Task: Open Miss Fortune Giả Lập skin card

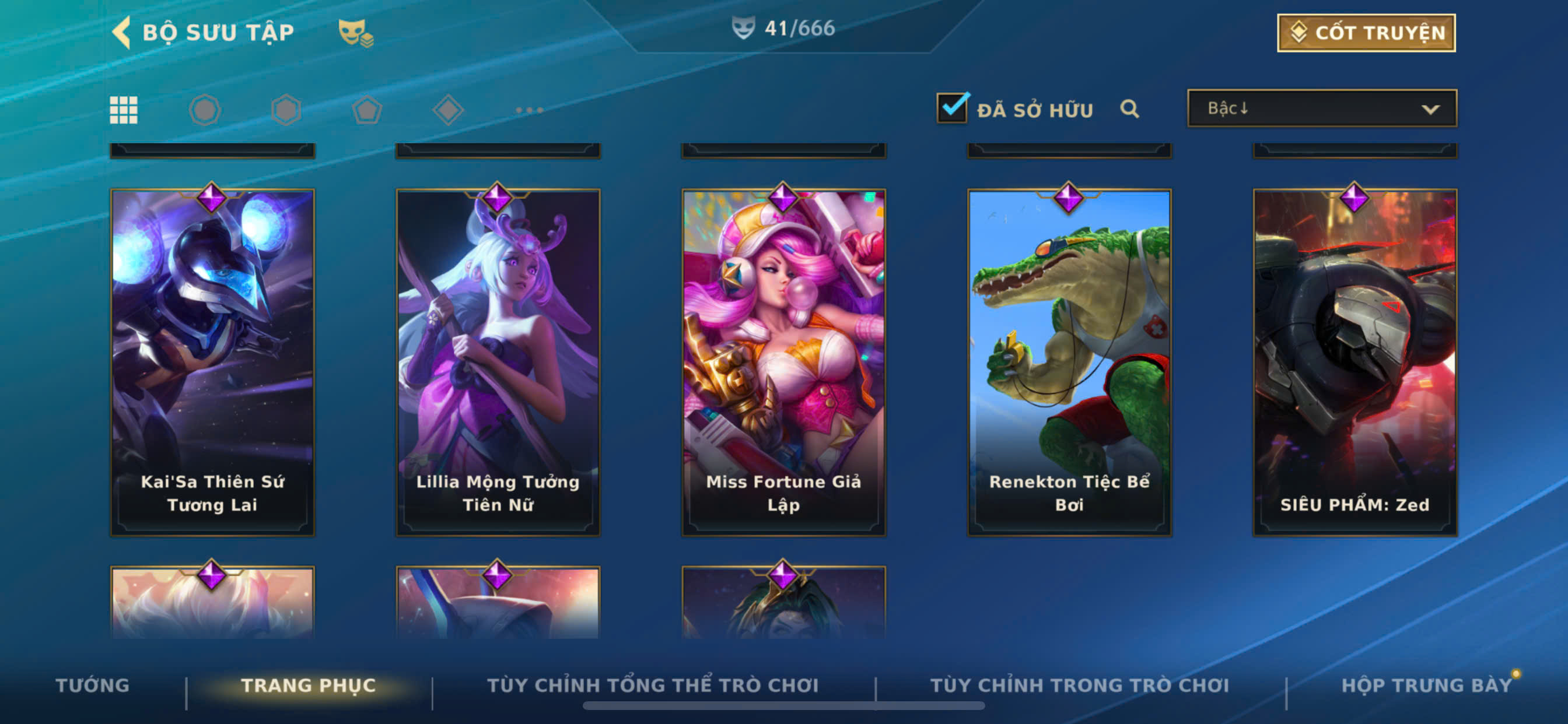Action: (783, 363)
